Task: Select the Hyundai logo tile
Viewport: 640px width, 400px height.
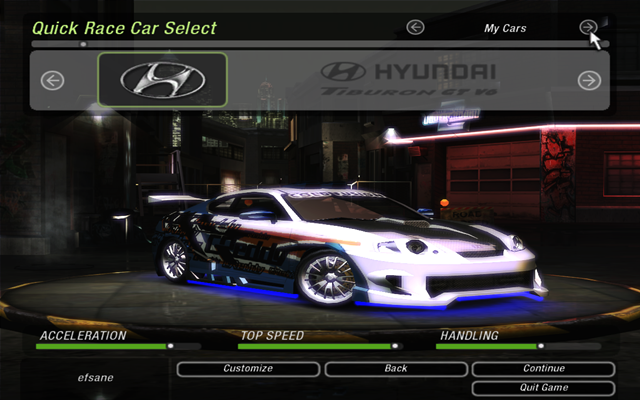Action: (163, 79)
